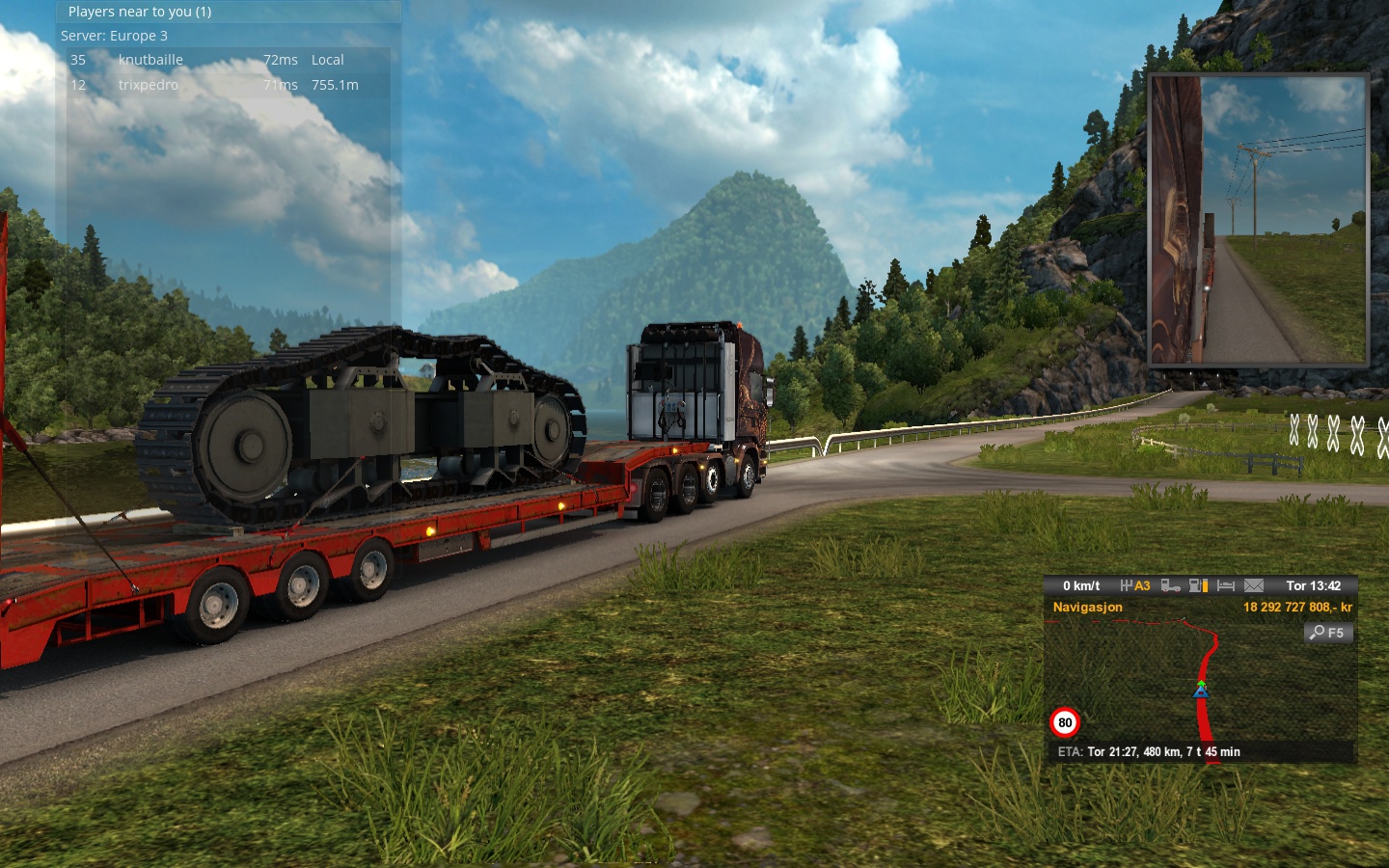Click the Navigasjon tab label
Image resolution: width=1389 pixels, height=868 pixels.
click(1087, 607)
